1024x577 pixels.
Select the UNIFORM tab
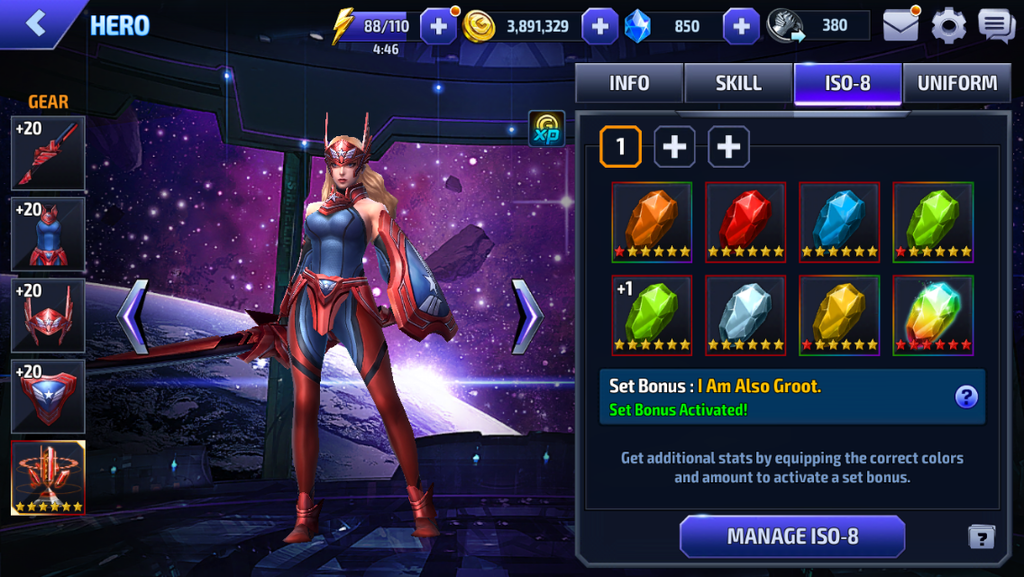(956, 84)
